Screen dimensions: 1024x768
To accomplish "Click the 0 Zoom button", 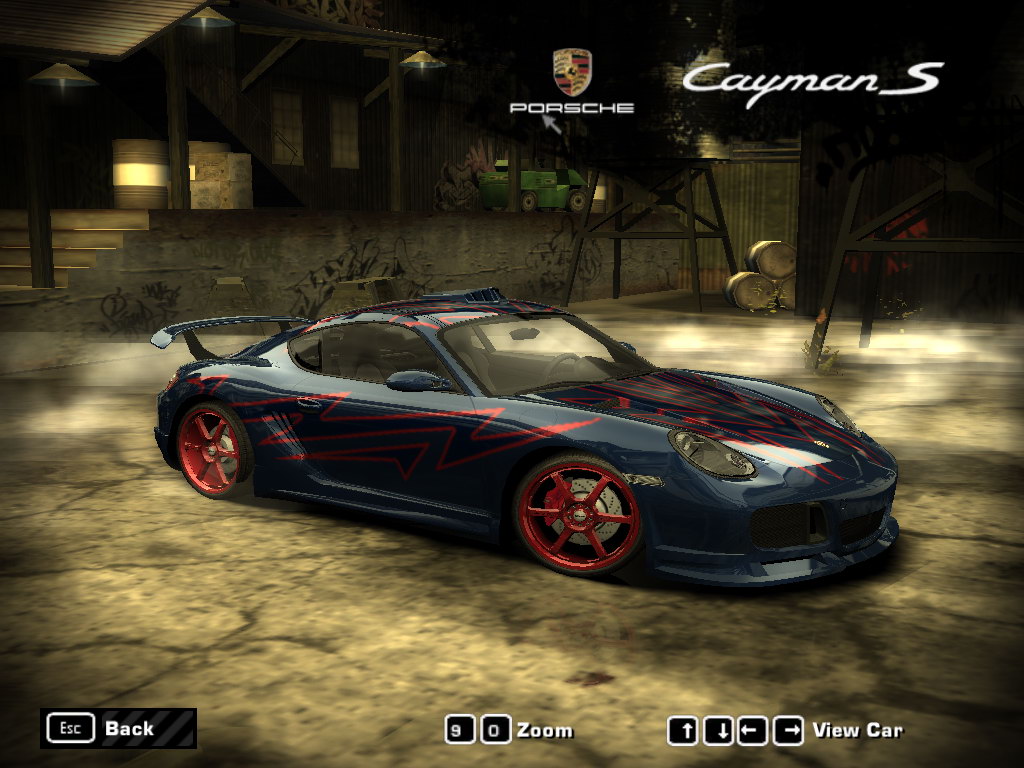I will tap(495, 730).
